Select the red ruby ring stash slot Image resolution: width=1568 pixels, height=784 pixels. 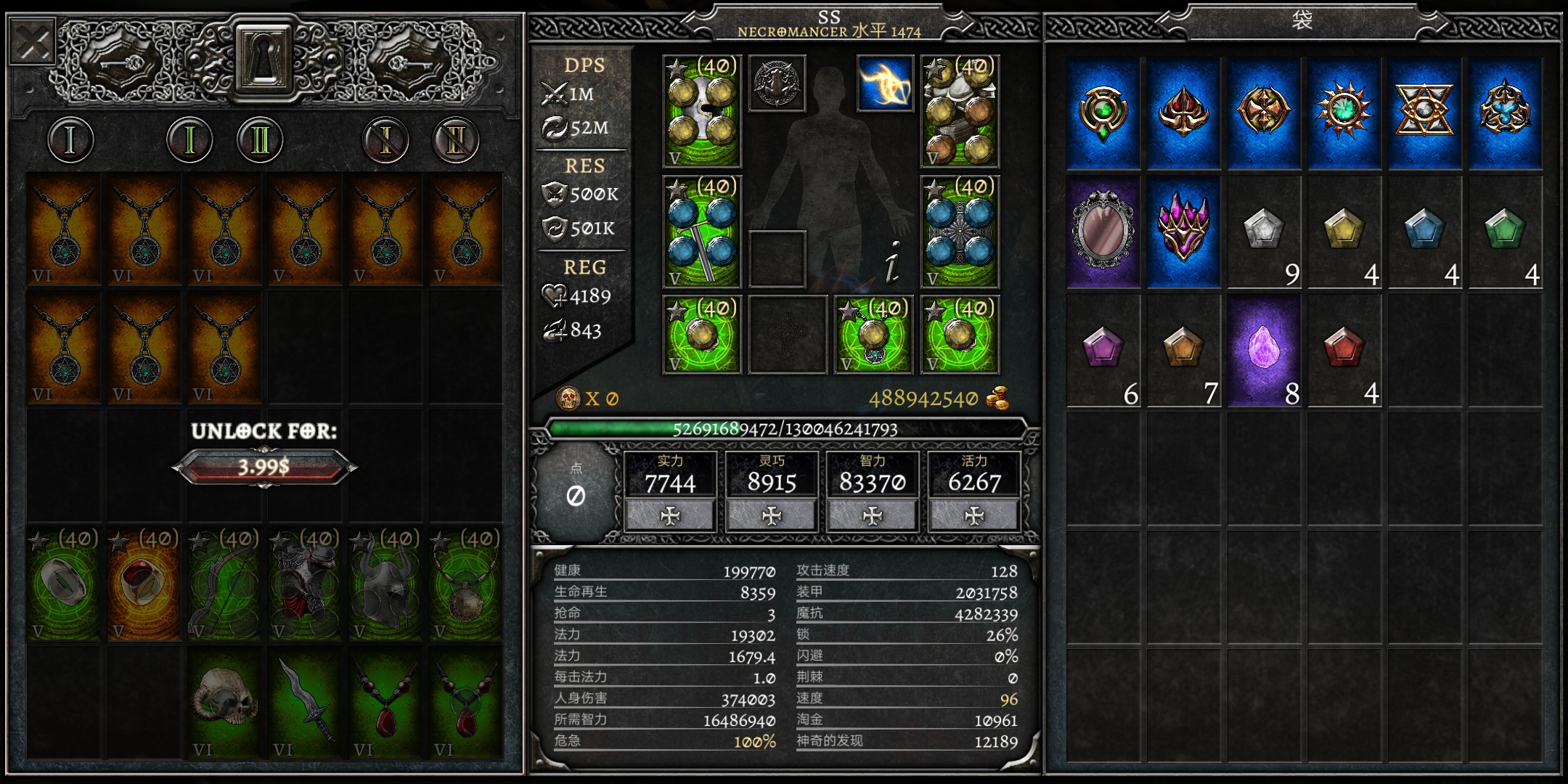tap(144, 584)
